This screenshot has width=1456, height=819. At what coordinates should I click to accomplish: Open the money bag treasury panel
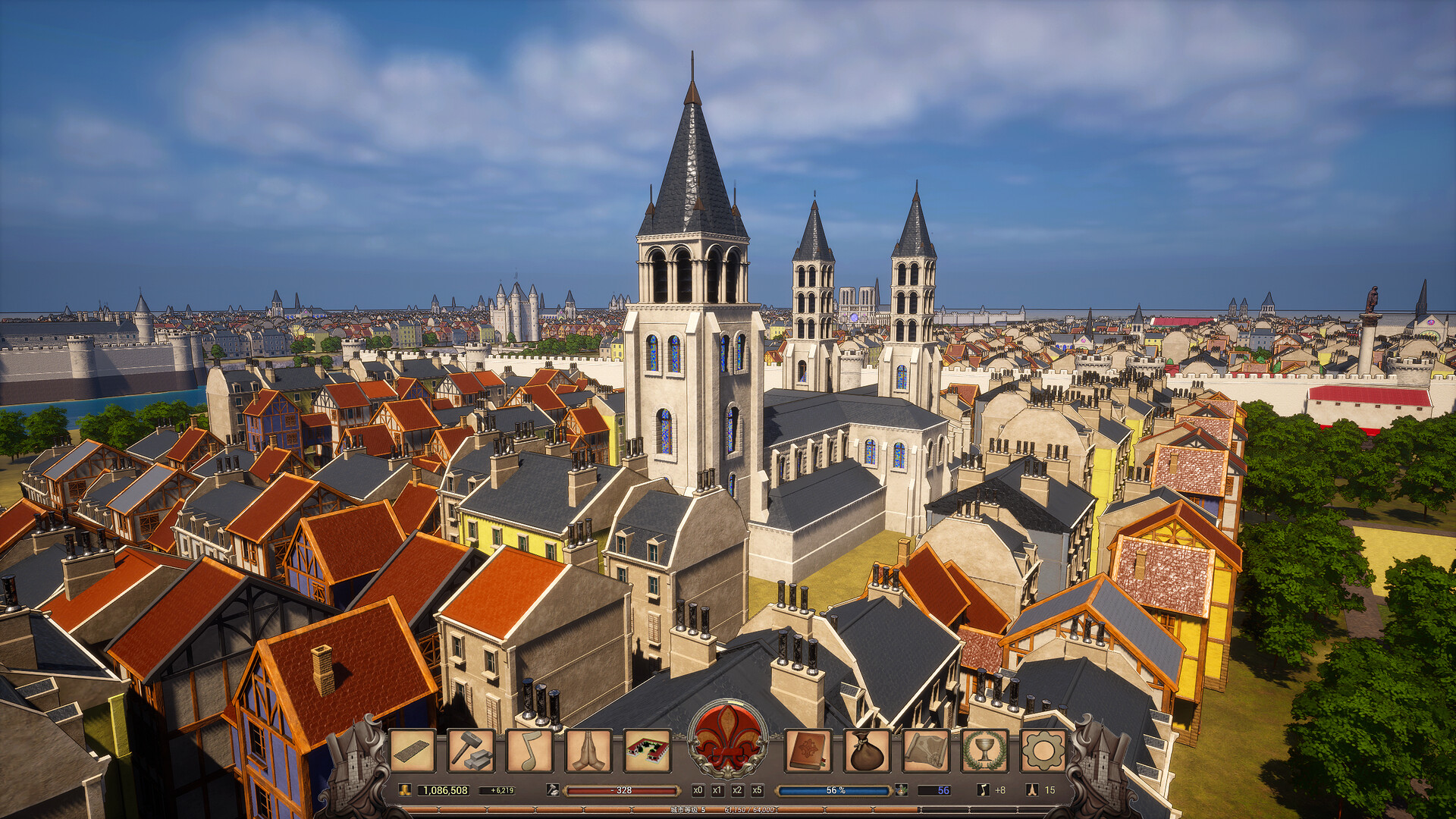click(x=865, y=751)
